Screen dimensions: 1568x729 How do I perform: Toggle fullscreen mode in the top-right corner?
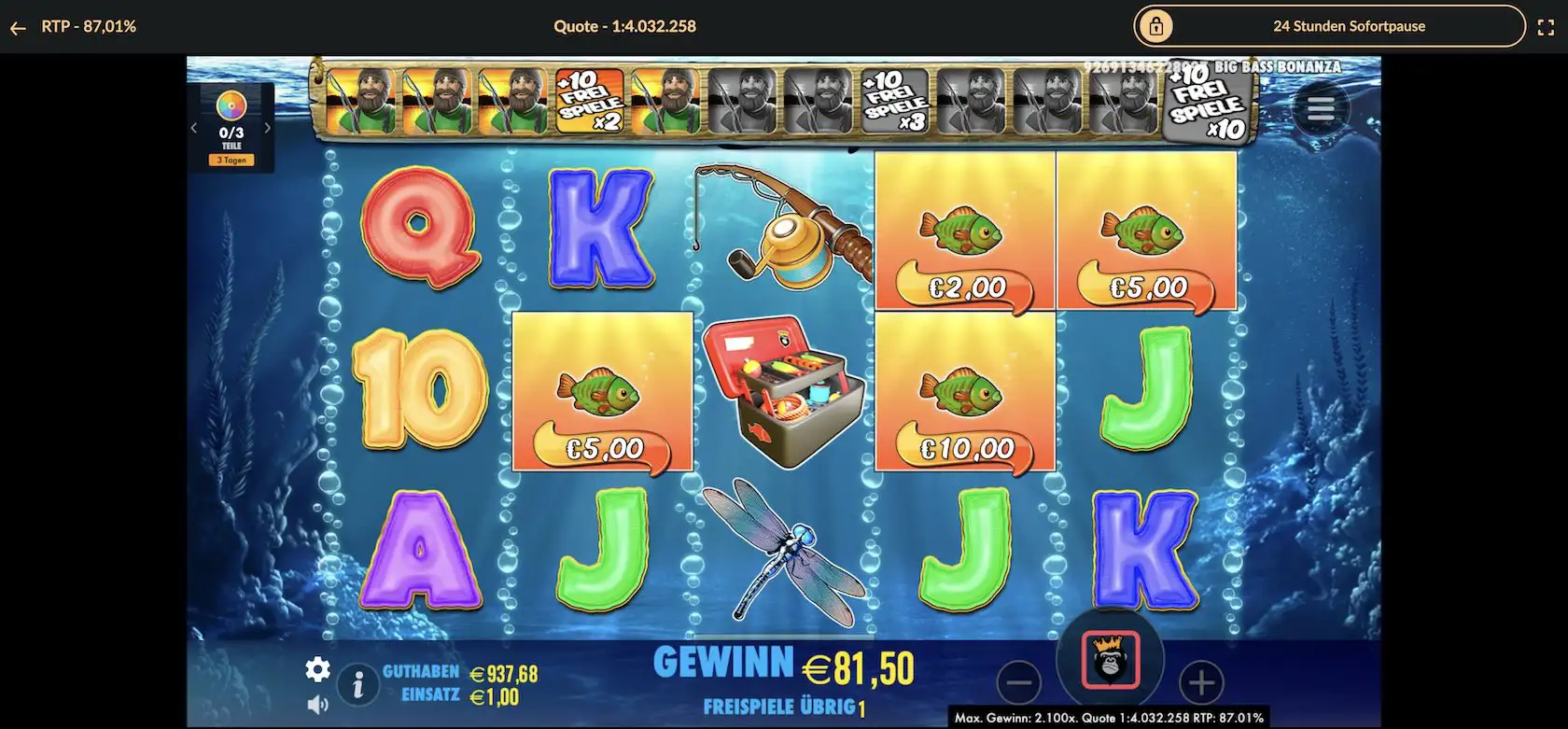point(1547,26)
